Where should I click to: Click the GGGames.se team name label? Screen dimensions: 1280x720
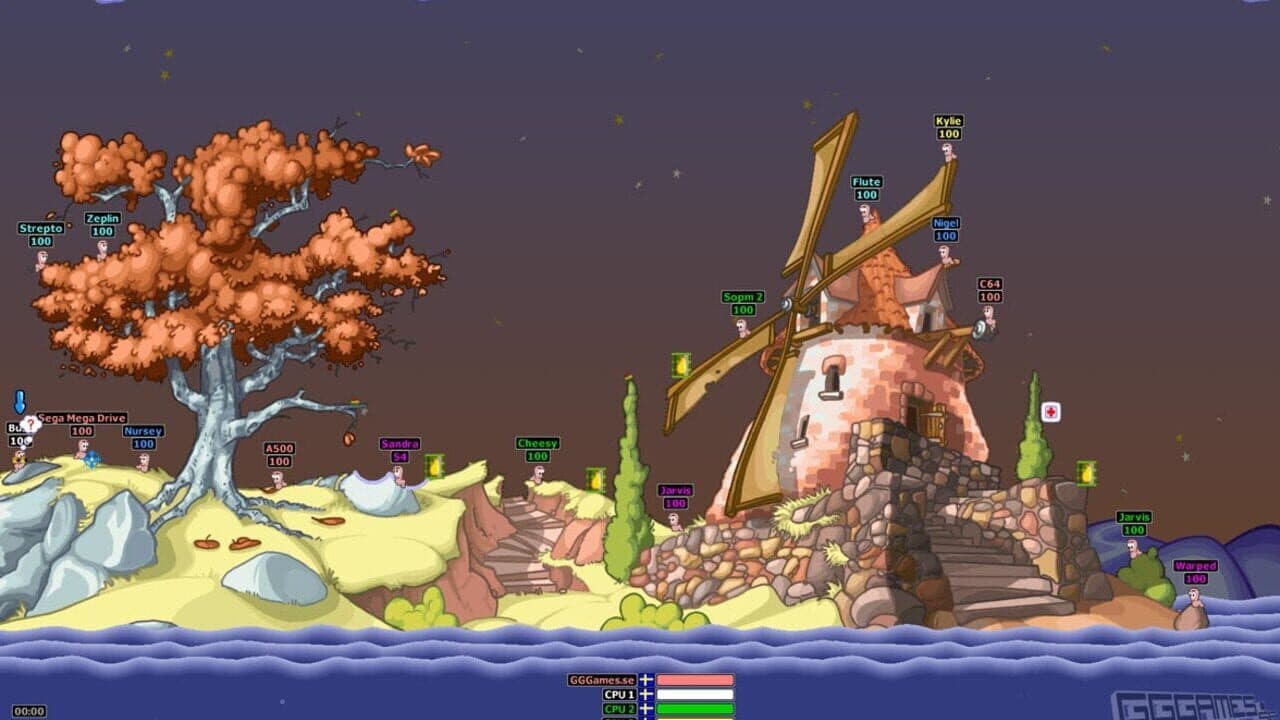(x=602, y=680)
